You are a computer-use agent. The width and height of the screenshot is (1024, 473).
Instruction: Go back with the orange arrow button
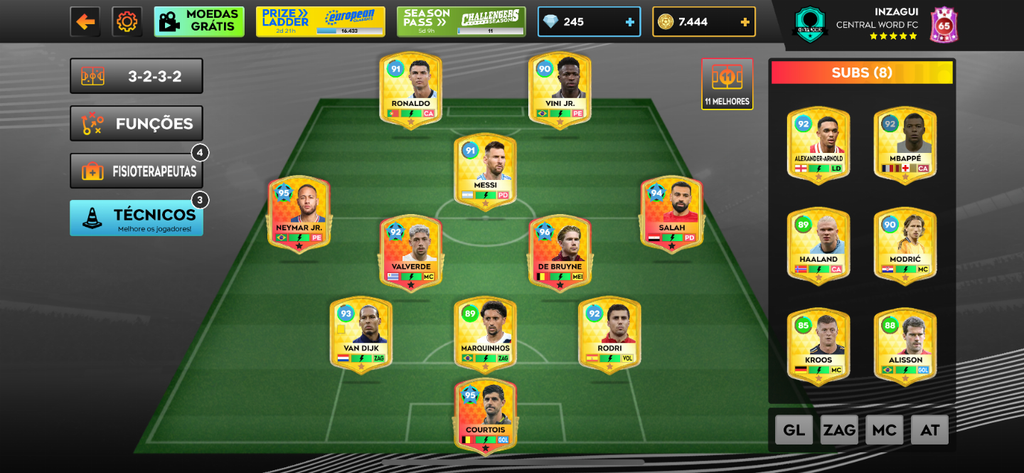[85, 21]
